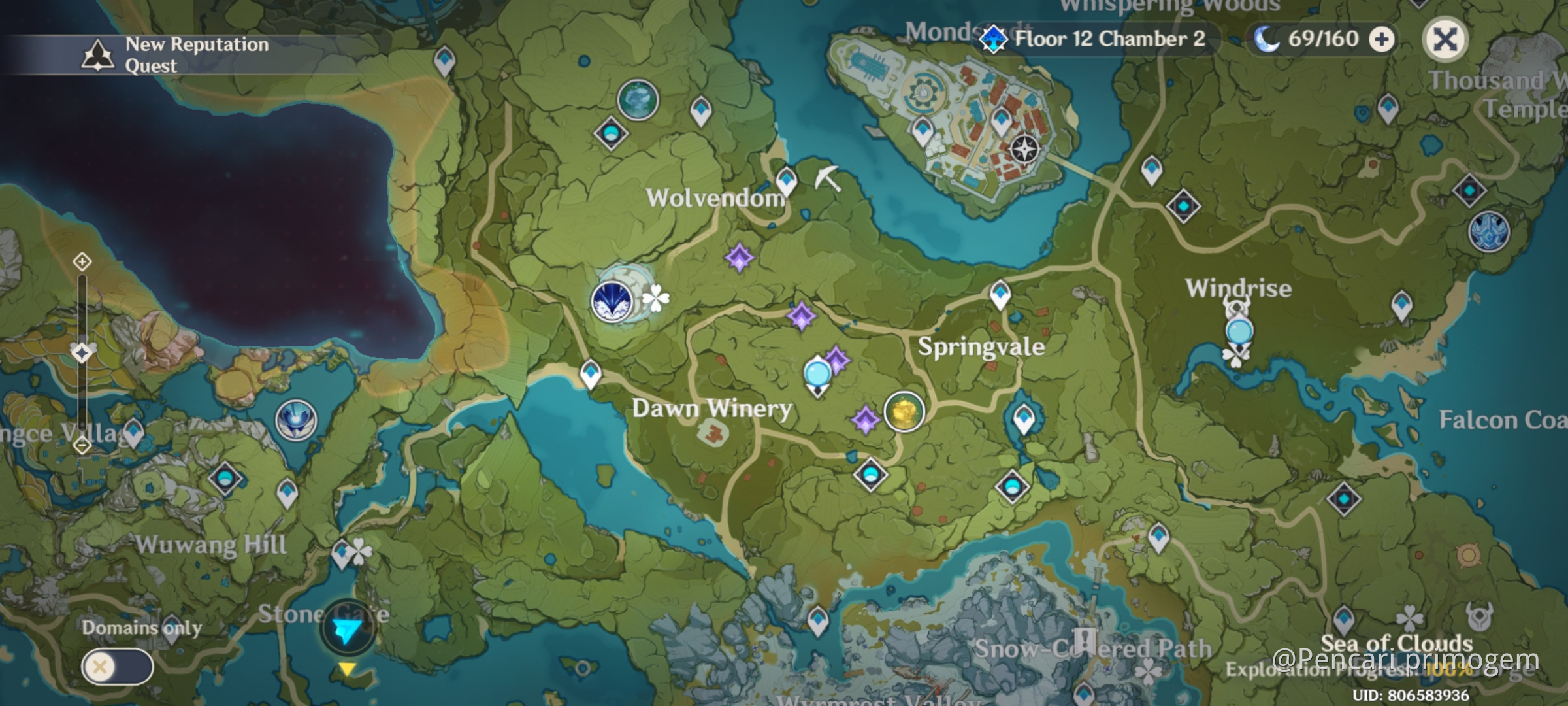Zoom out with the map slider minus button
1568x706 pixels.
(x=82, y=446)
